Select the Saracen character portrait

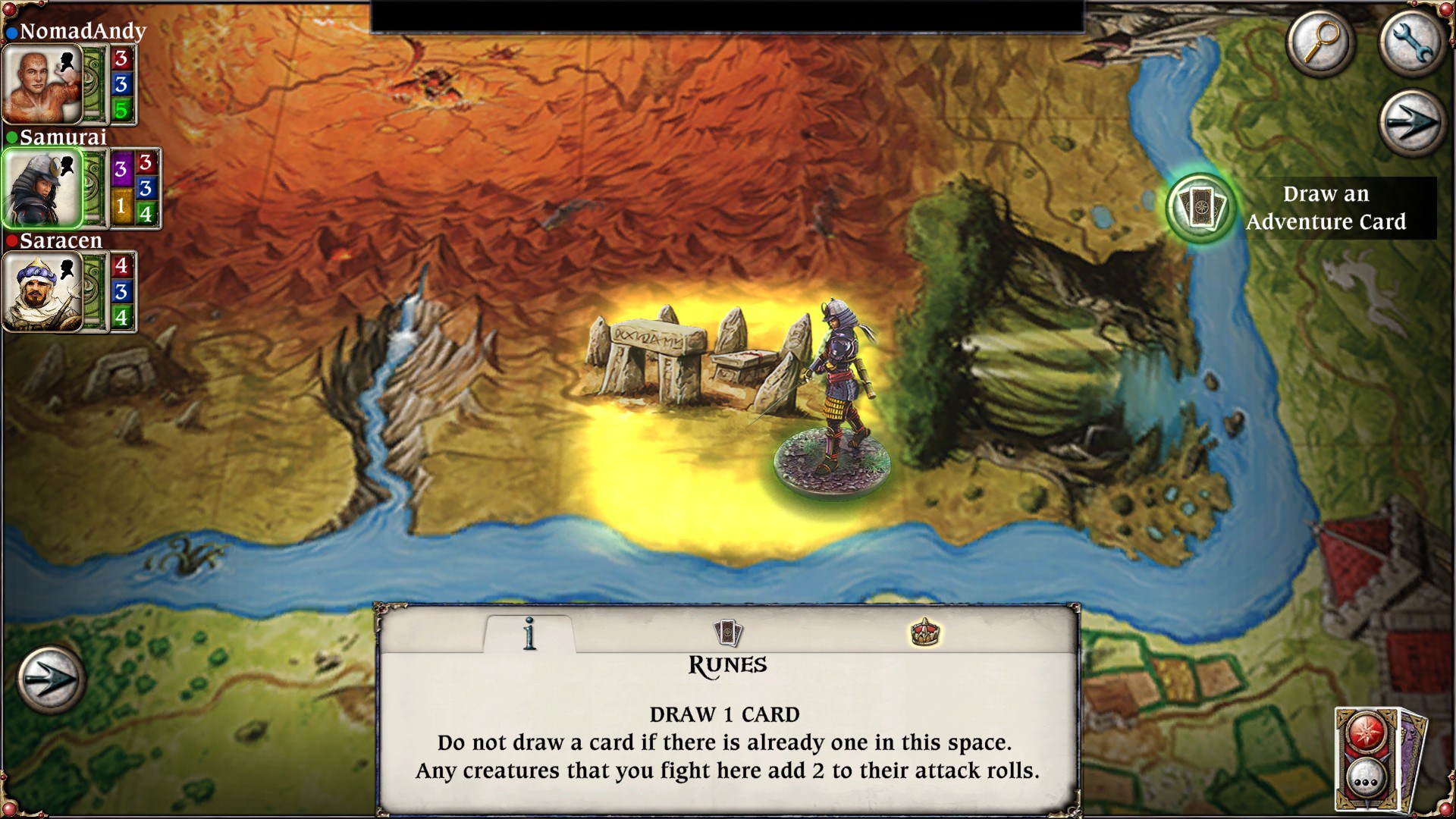pos(42,292)
